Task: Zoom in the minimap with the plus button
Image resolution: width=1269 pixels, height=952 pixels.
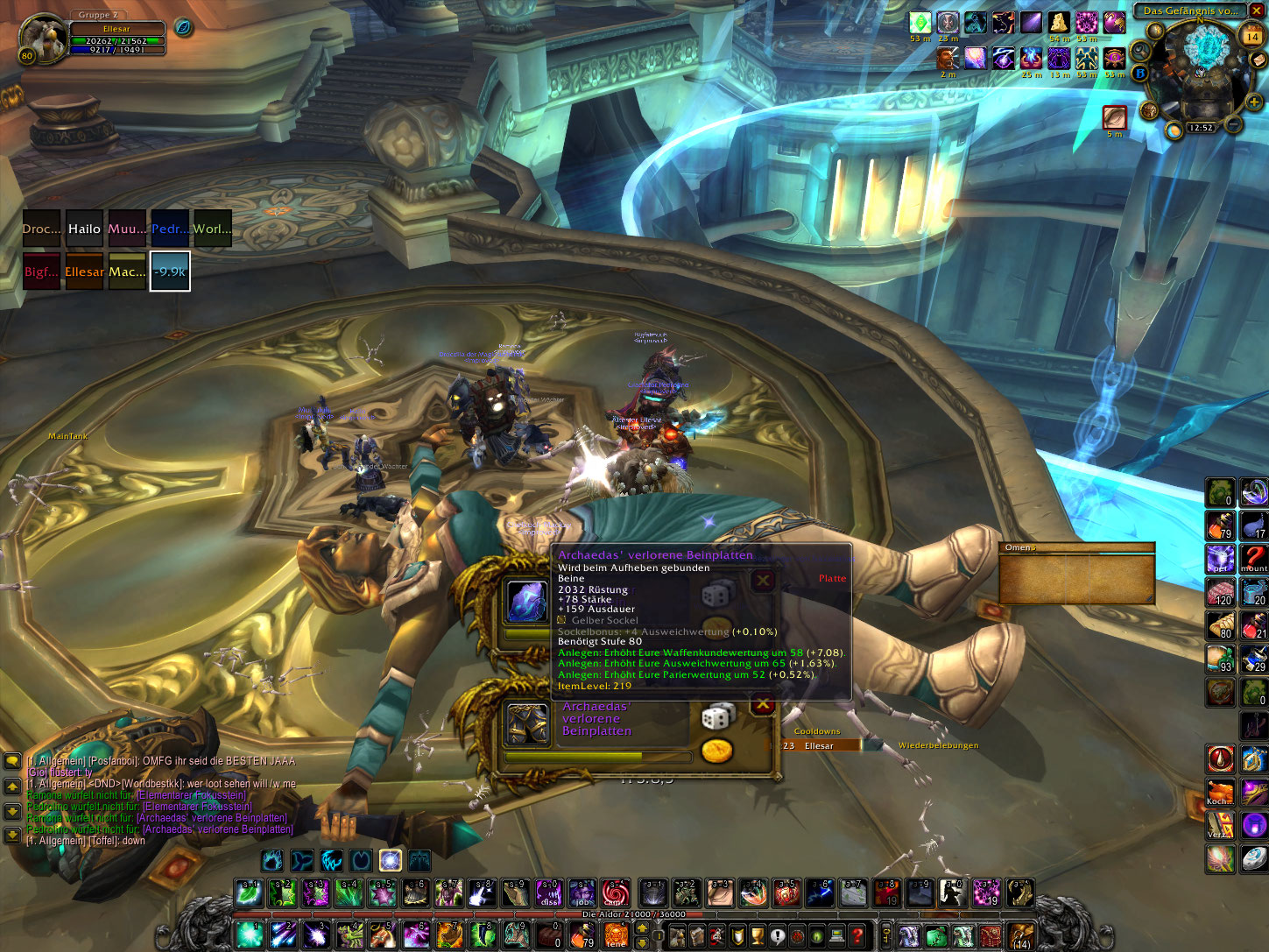Action: coord(1253,102)
